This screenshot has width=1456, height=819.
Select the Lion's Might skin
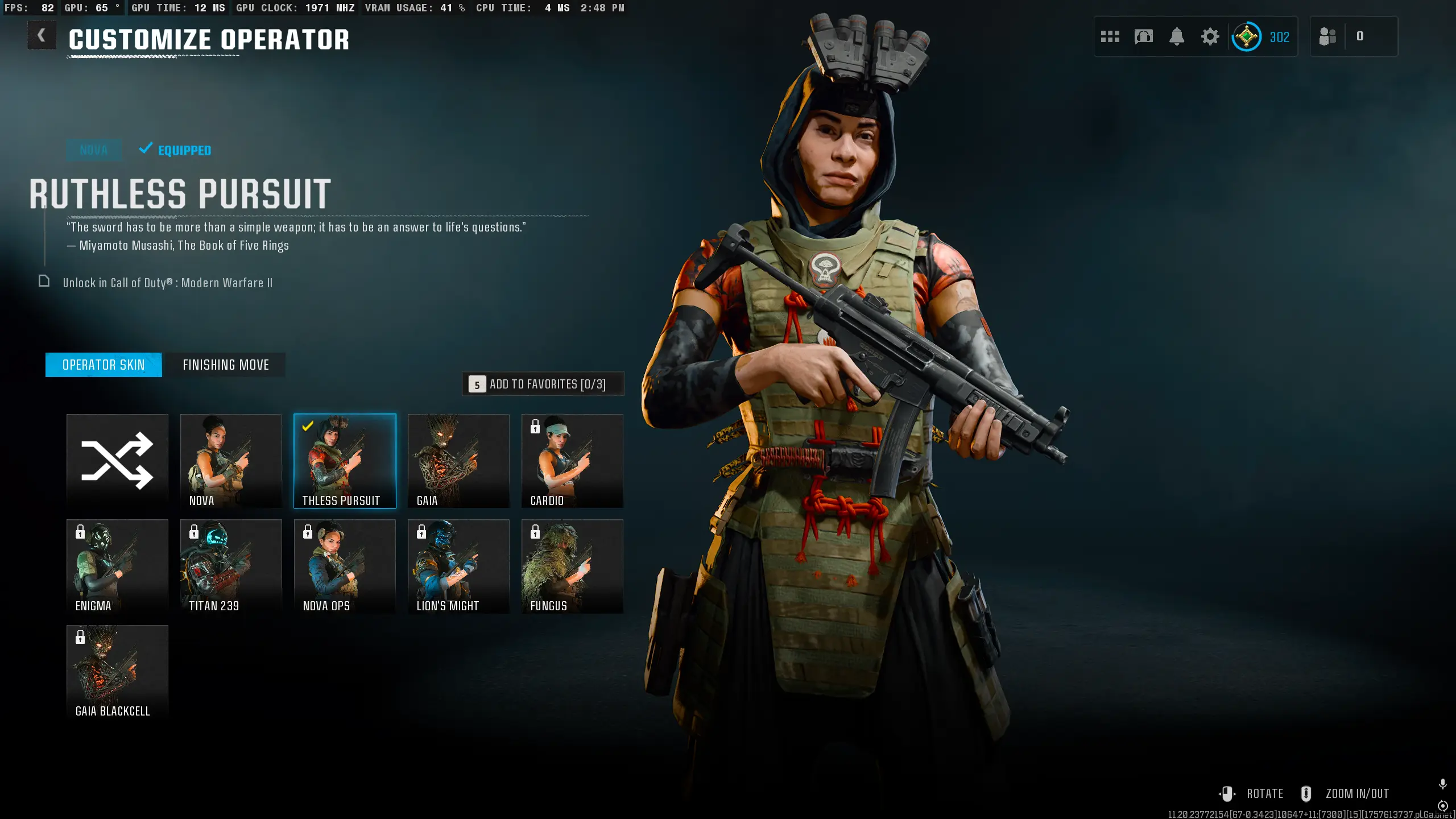(x=458, y=566)
